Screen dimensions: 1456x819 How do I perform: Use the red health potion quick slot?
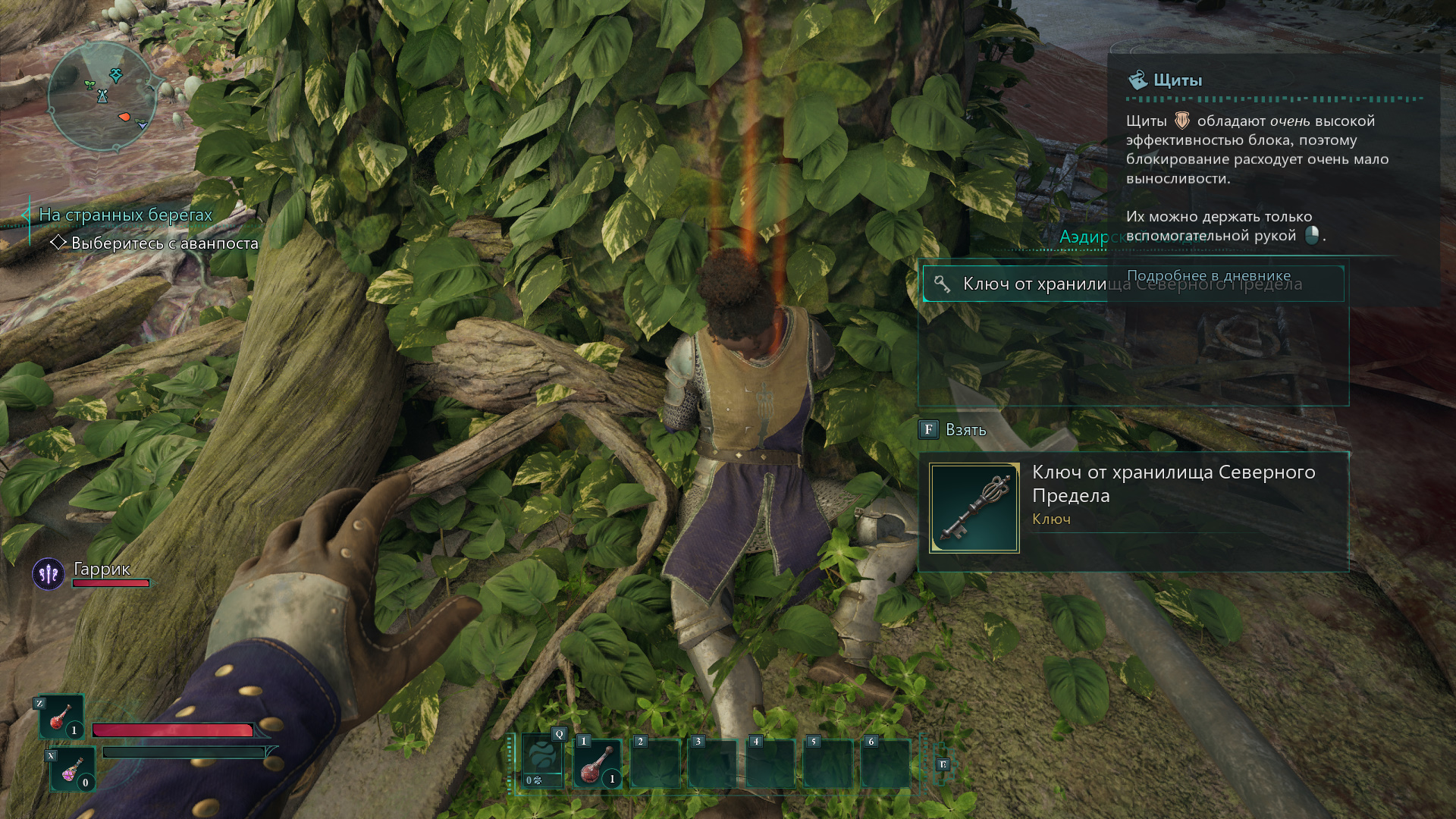(61, 717)
